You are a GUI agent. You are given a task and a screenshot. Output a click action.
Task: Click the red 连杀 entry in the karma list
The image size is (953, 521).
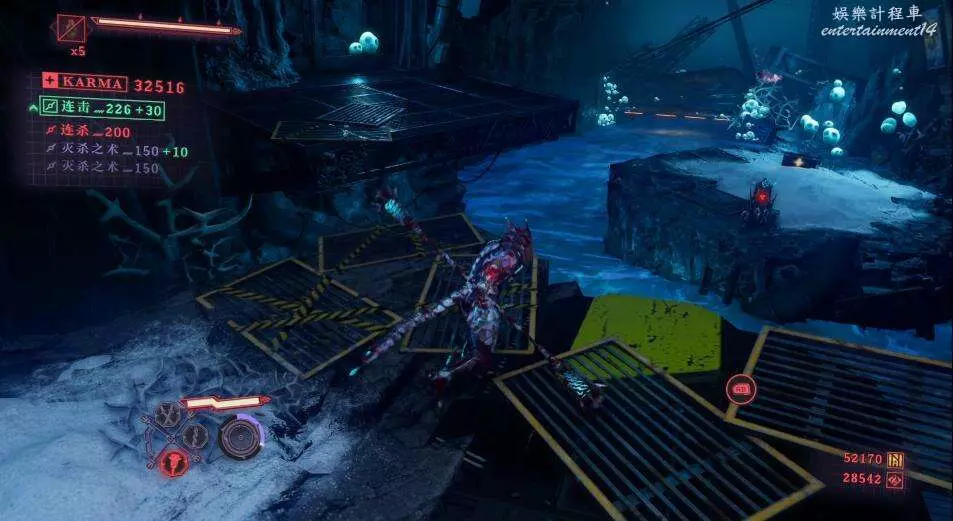coord(96,132)
